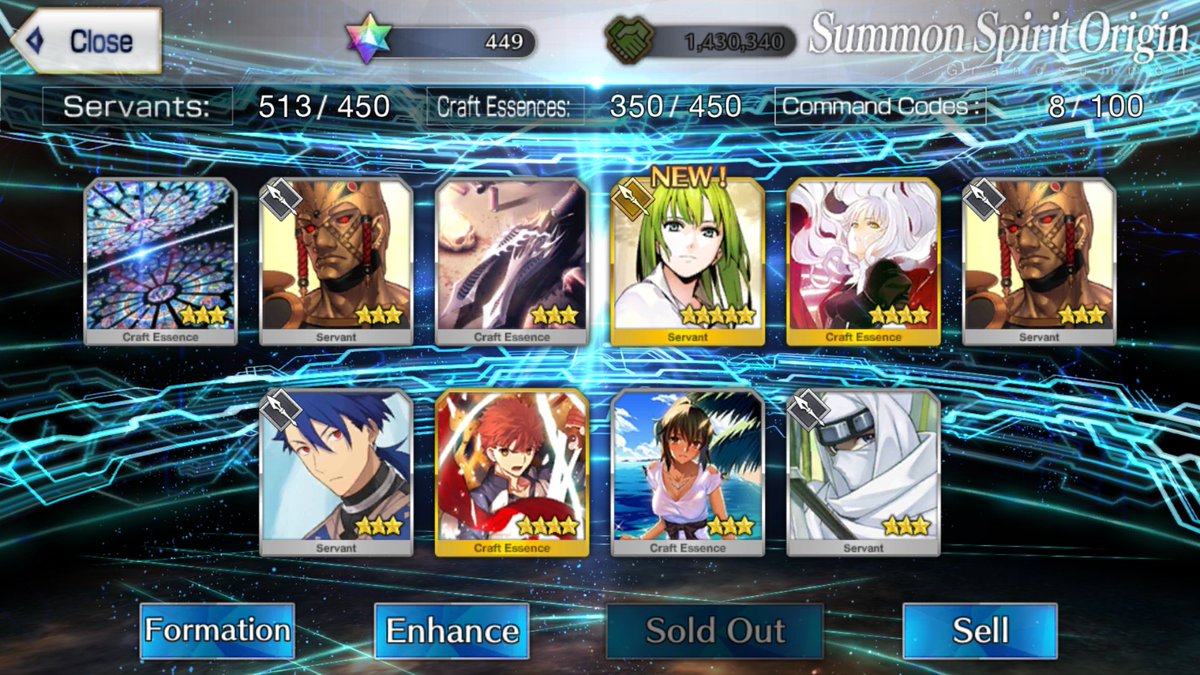Screen dimensions: 1200x675
Task: Choose the blue-haired three-star servant card
Action: pyautogui.click(x=336, y=473)
